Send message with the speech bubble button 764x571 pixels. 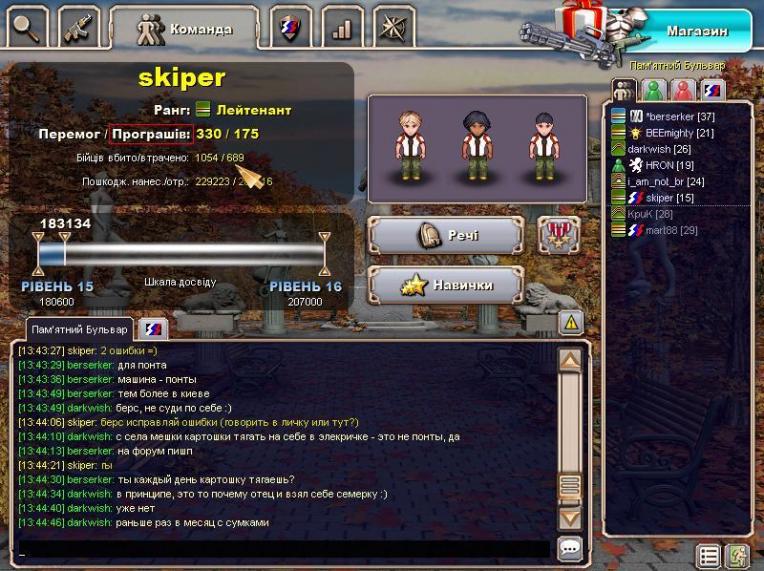(x=570, y=548)
